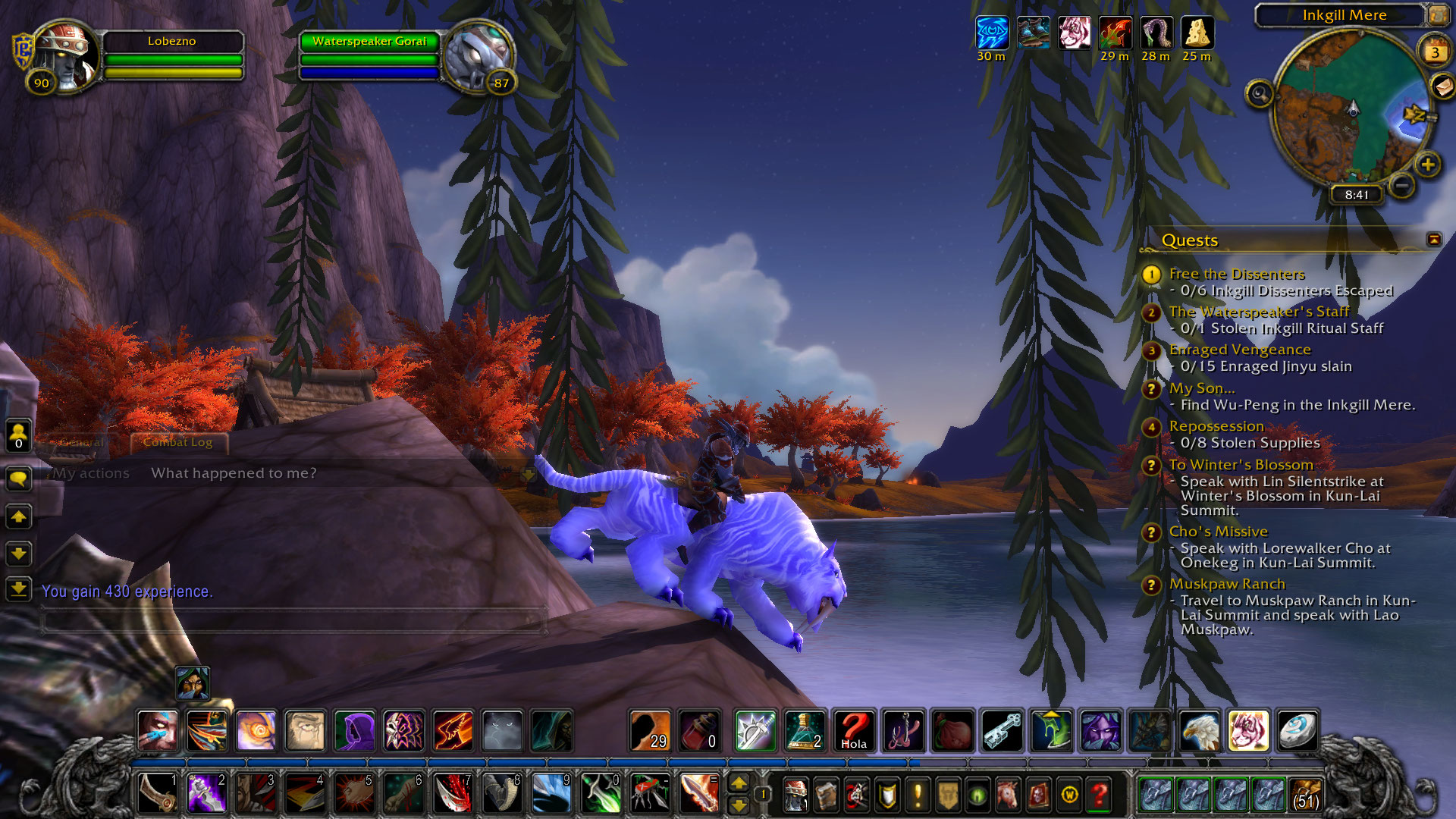Cast the purple hooded figure ability

pyautogui.click(x=354, y=731)
